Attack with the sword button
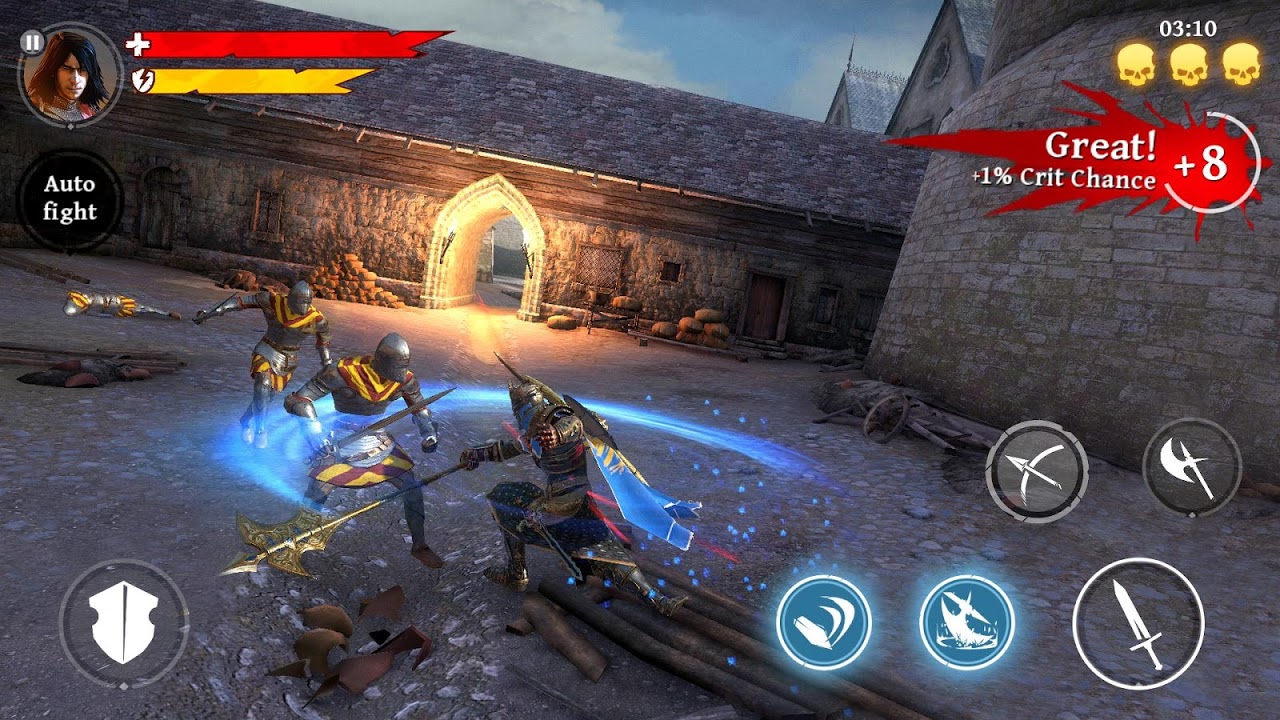Image resolution: width=1280 pixels, height=720 pixels. coord(1138,623)
